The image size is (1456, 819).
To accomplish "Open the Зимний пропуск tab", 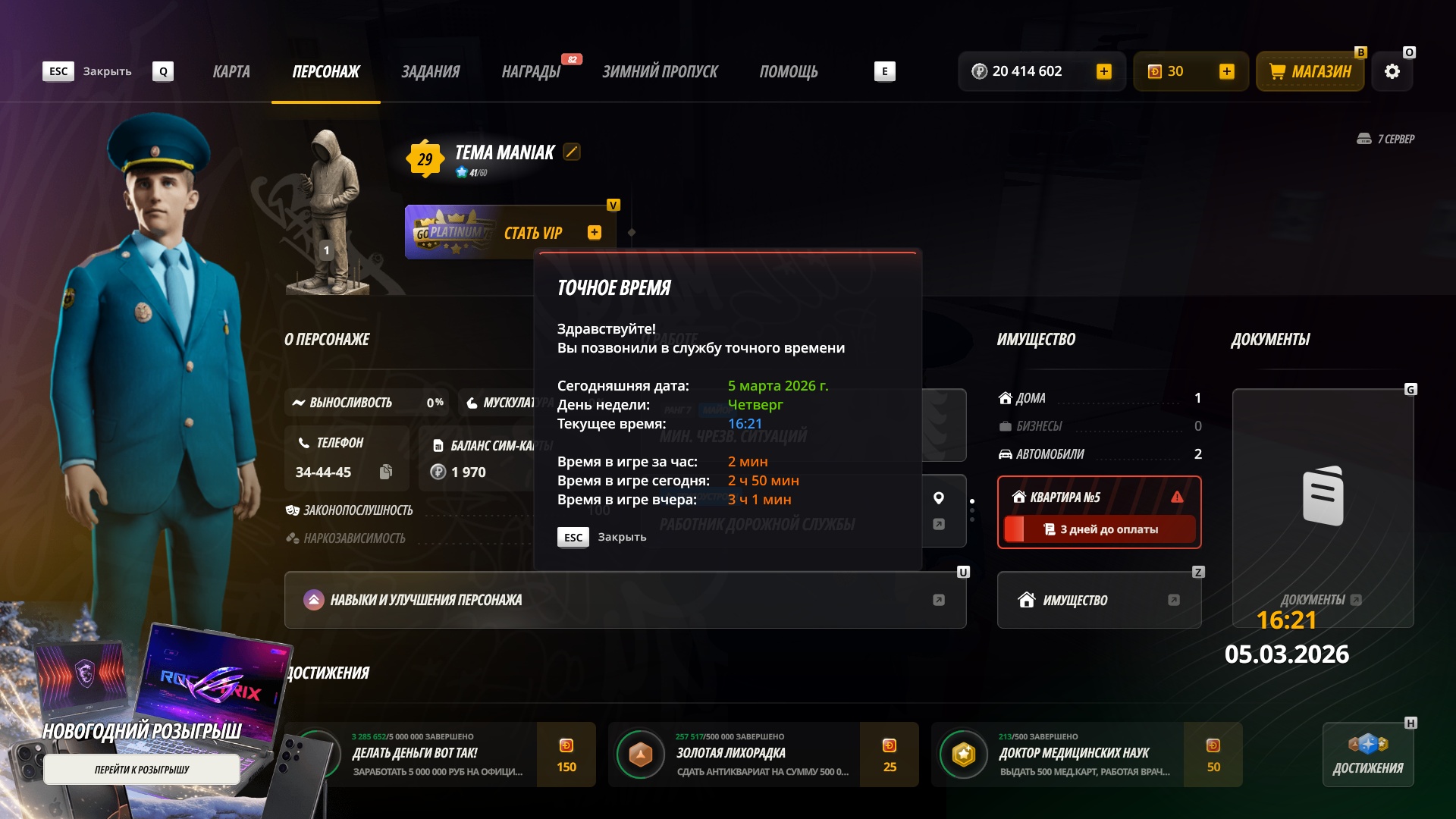I will point(660,72).
